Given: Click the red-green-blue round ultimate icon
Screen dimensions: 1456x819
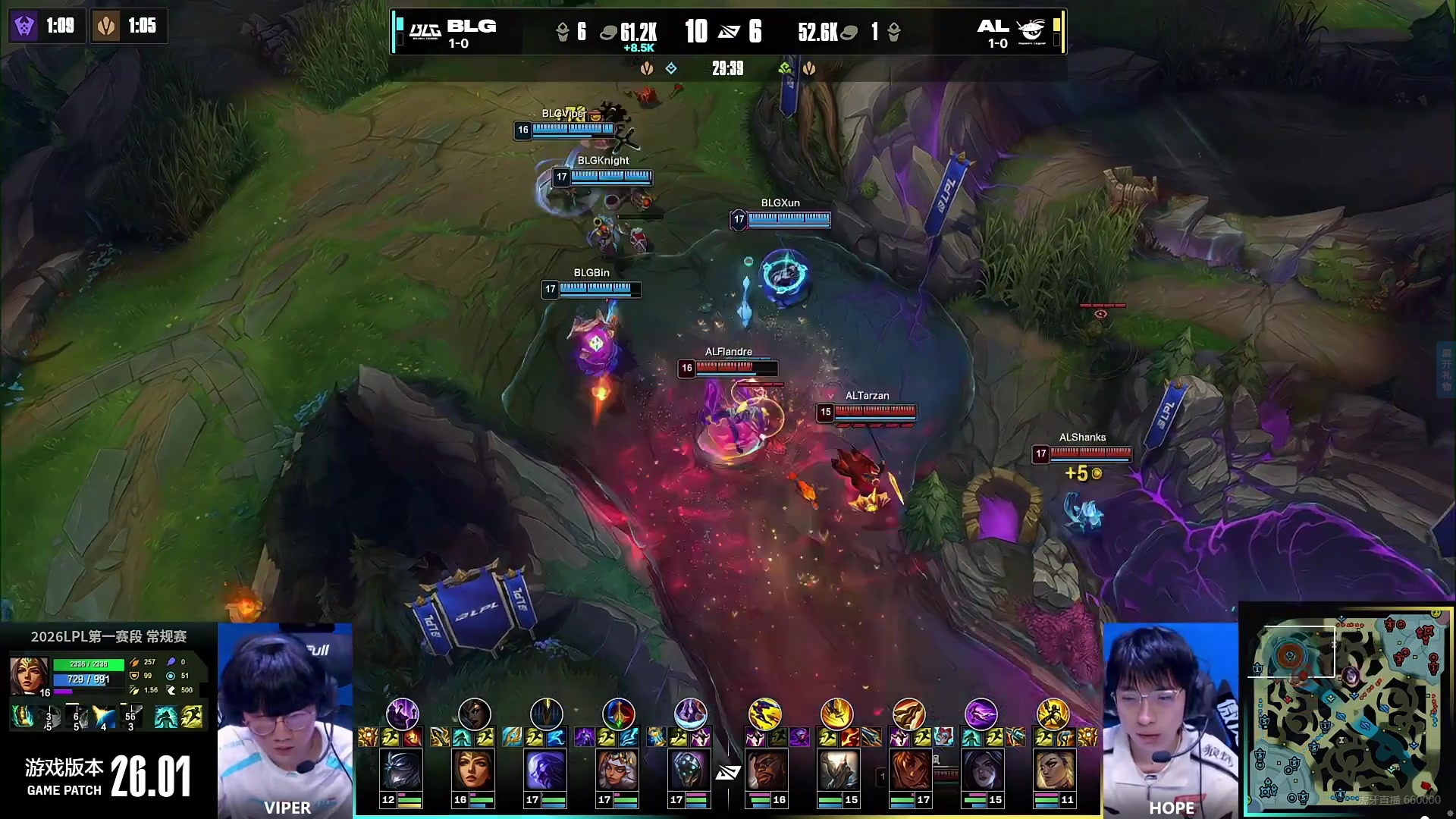Looking at the screenshot, I should point(618,714).
